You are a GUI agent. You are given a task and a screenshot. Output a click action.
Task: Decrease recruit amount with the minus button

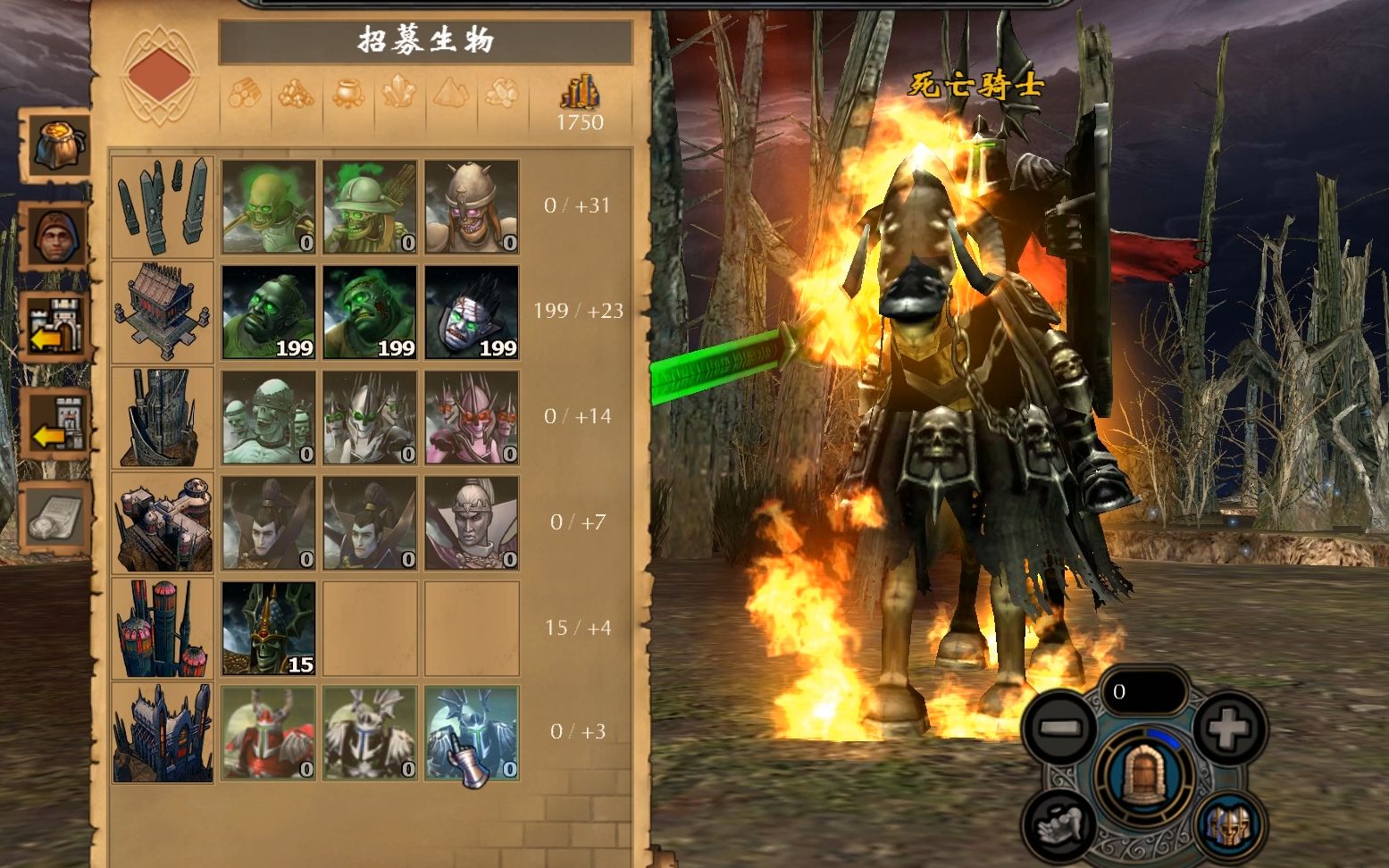[1062, 728]
